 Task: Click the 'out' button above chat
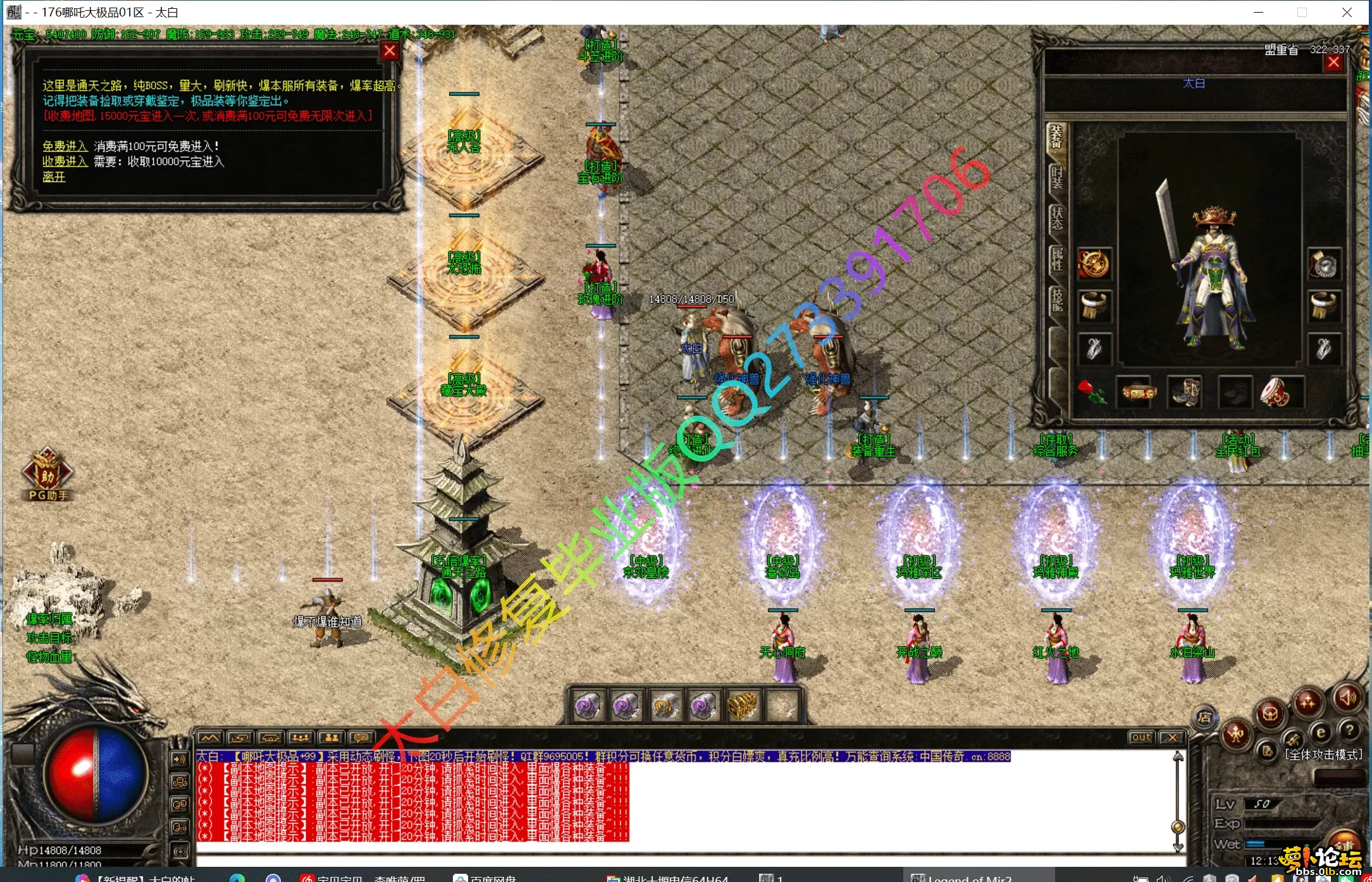click(x=1140, y=737)
